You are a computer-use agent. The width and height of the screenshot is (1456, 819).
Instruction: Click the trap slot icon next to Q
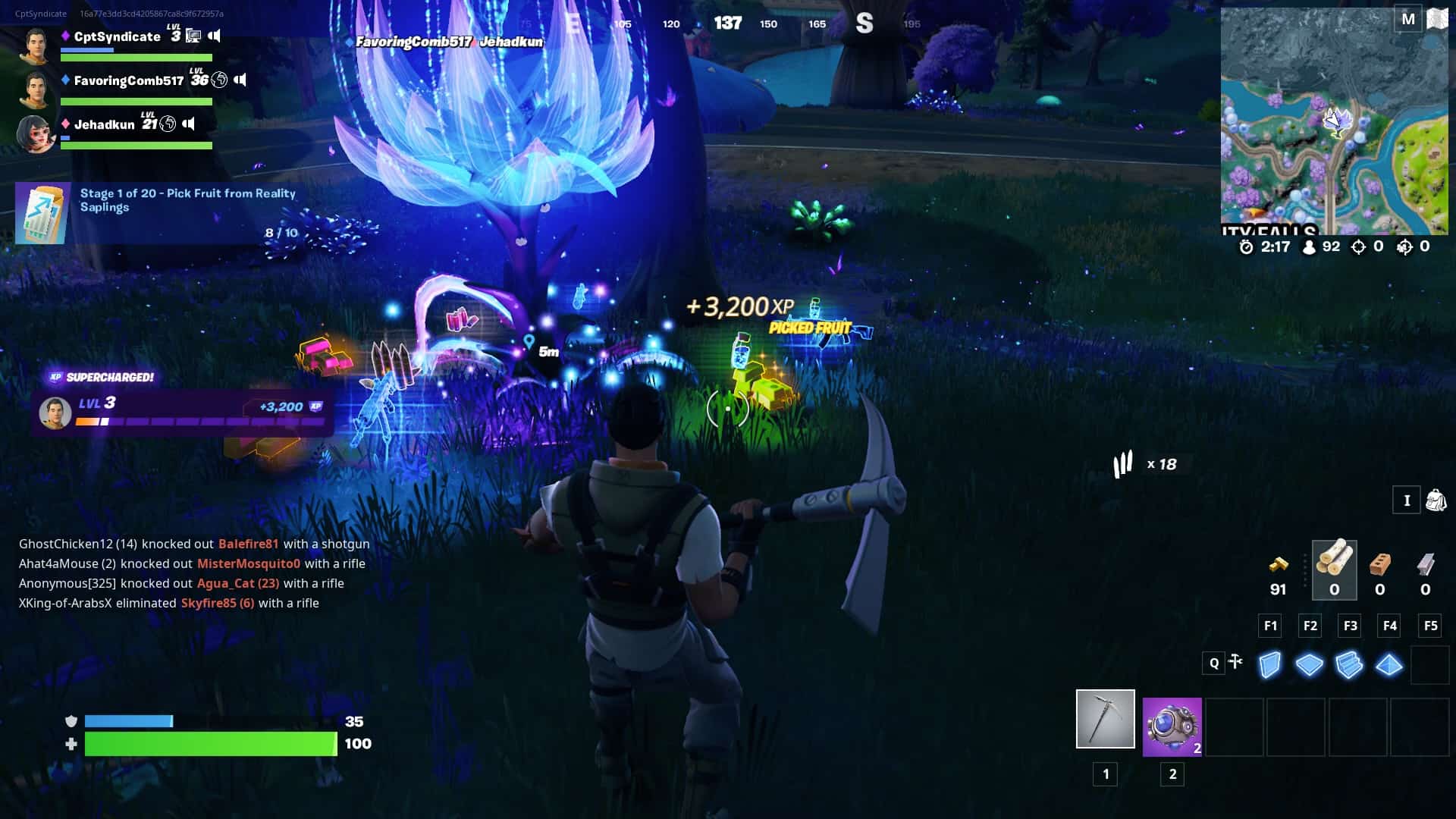[x=1236, y=662]
